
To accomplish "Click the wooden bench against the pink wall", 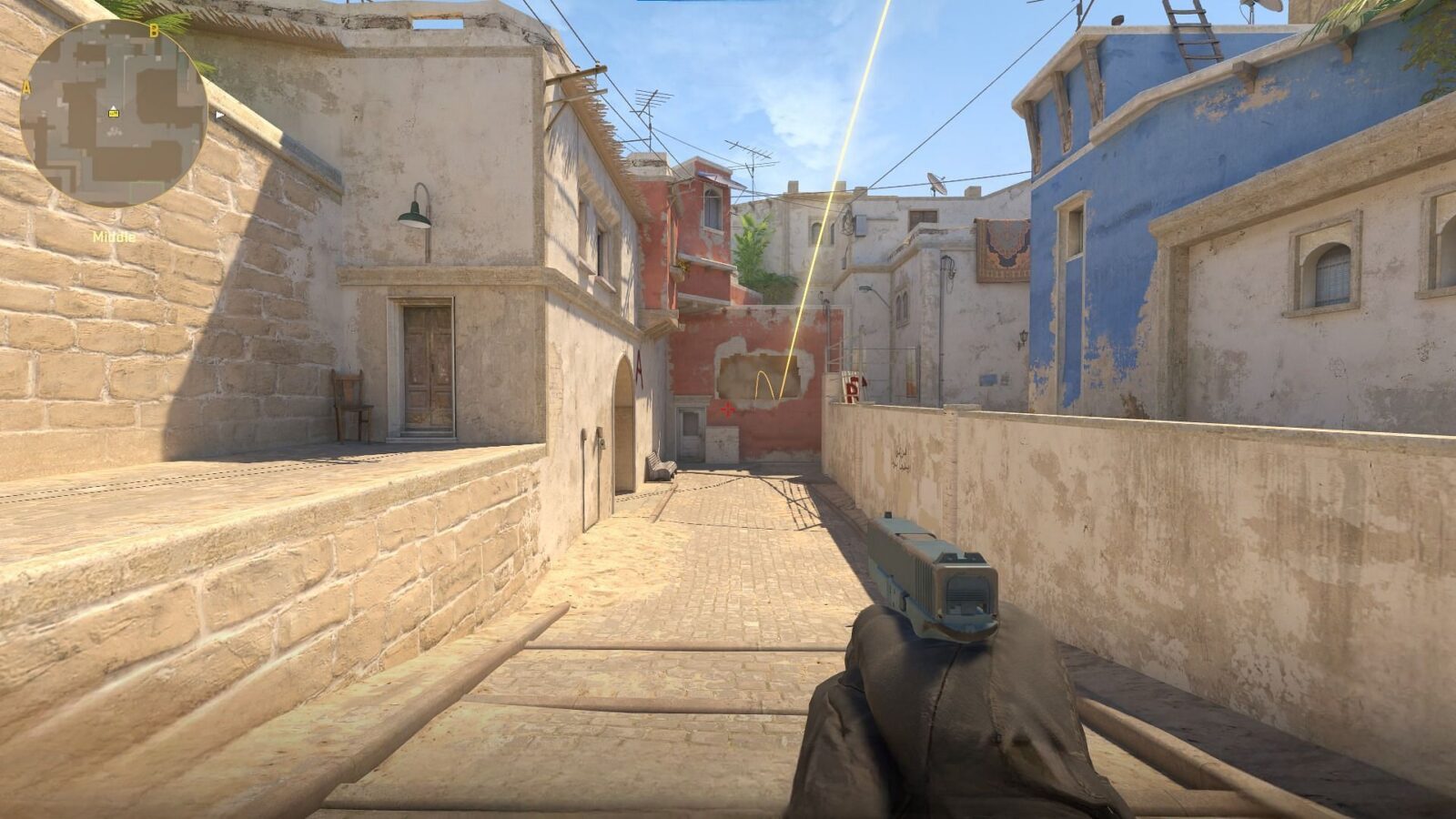I will pyautogui.click(x=661, y=466).
